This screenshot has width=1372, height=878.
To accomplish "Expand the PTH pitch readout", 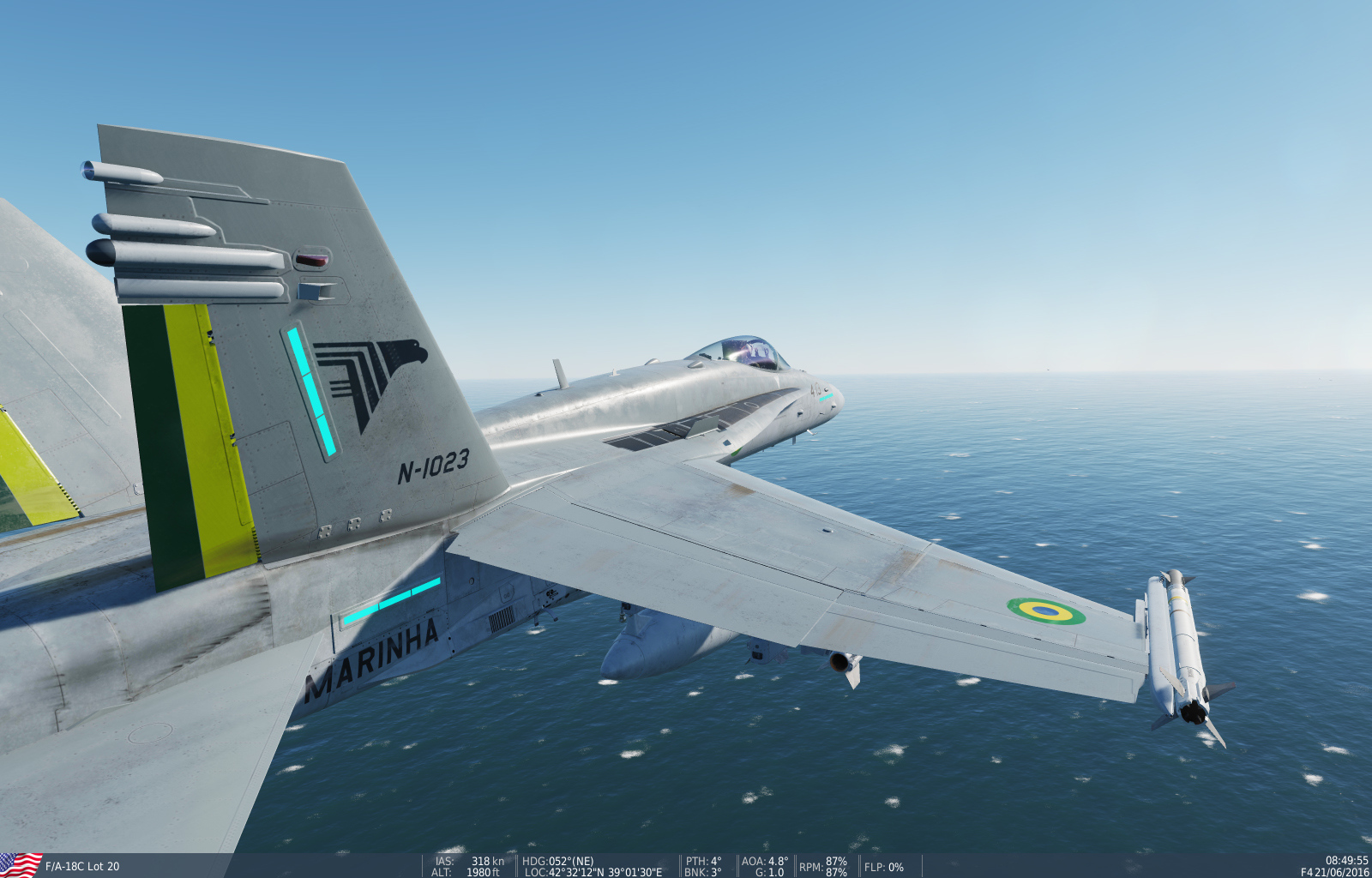I will pyautogui.click(x=703, y=861).
